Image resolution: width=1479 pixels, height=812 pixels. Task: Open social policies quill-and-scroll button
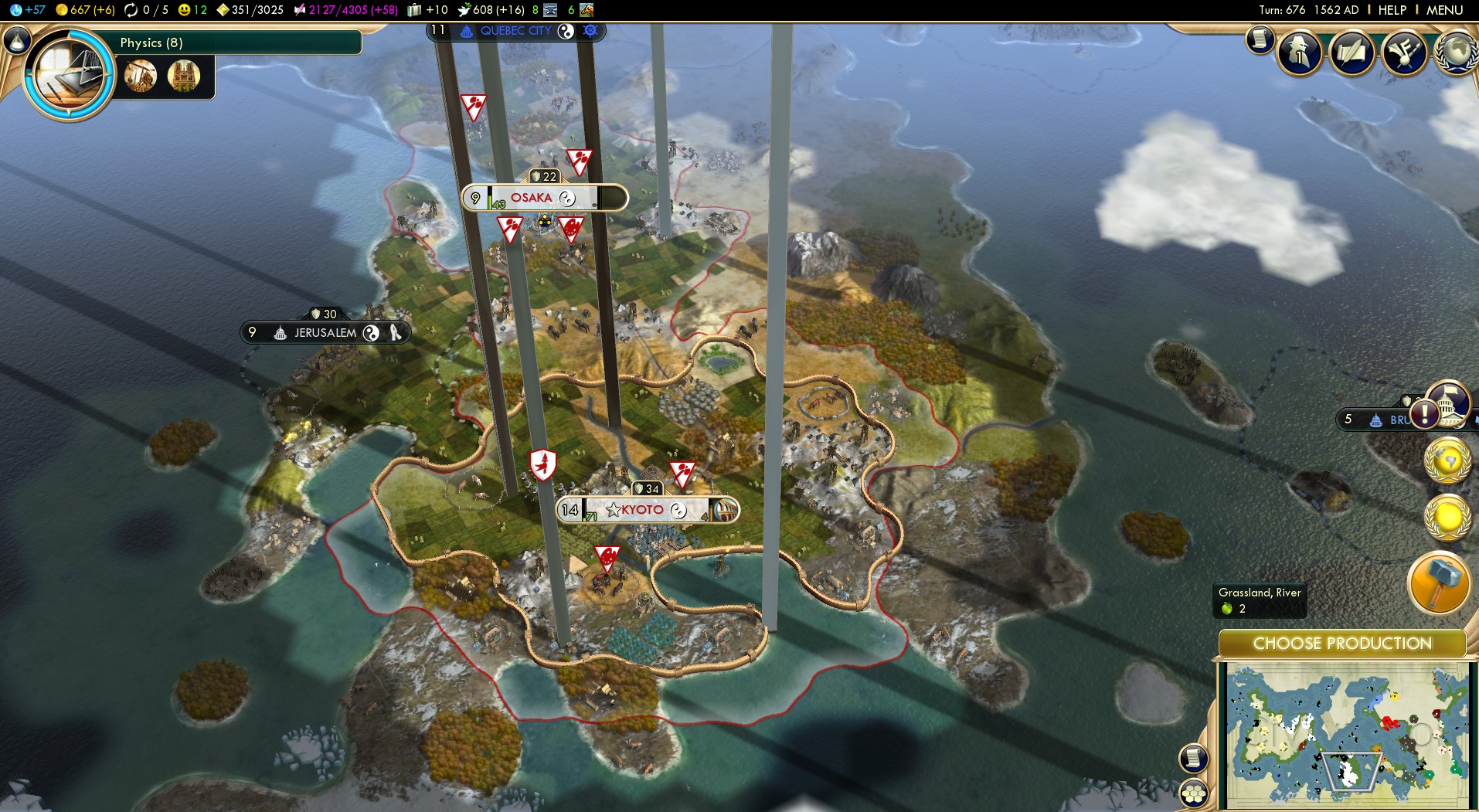(1351, 53)
